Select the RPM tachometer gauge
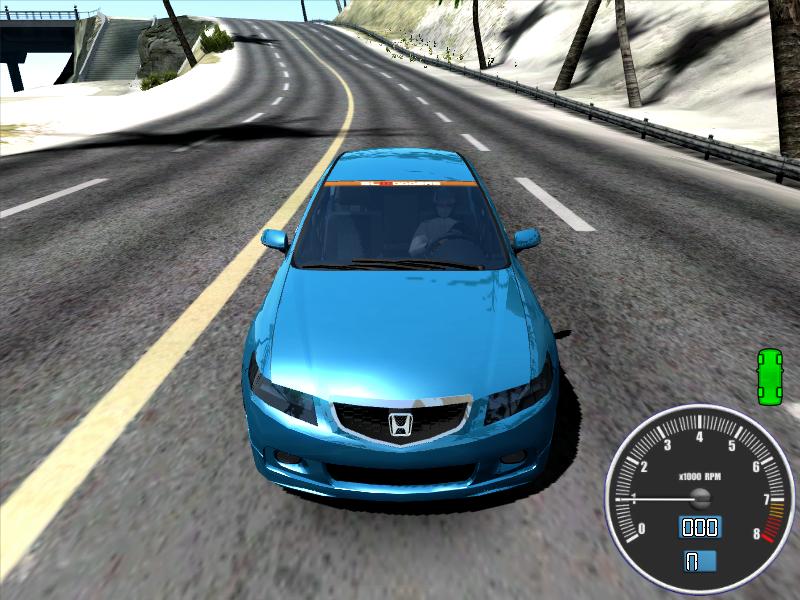The image size is (800, 600). (x=699, y=494)
